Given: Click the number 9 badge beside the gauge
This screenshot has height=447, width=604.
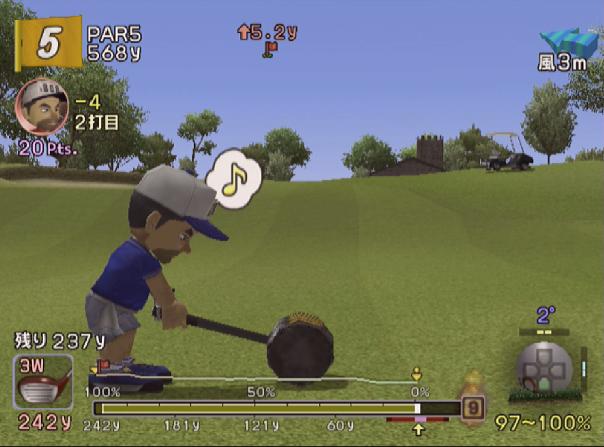Looking at the screenshot, I should tap(472, 407).
